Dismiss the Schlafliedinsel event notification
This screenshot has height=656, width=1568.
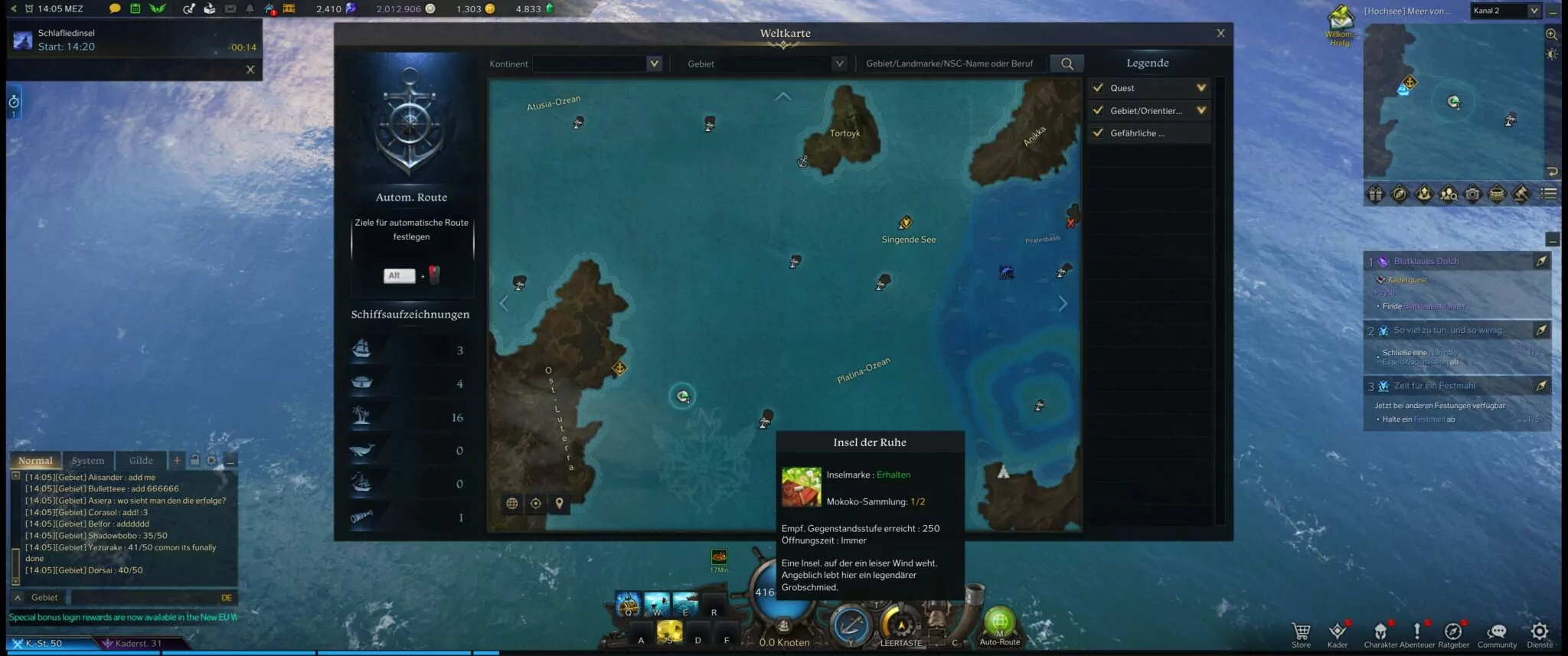click(250, 70)
